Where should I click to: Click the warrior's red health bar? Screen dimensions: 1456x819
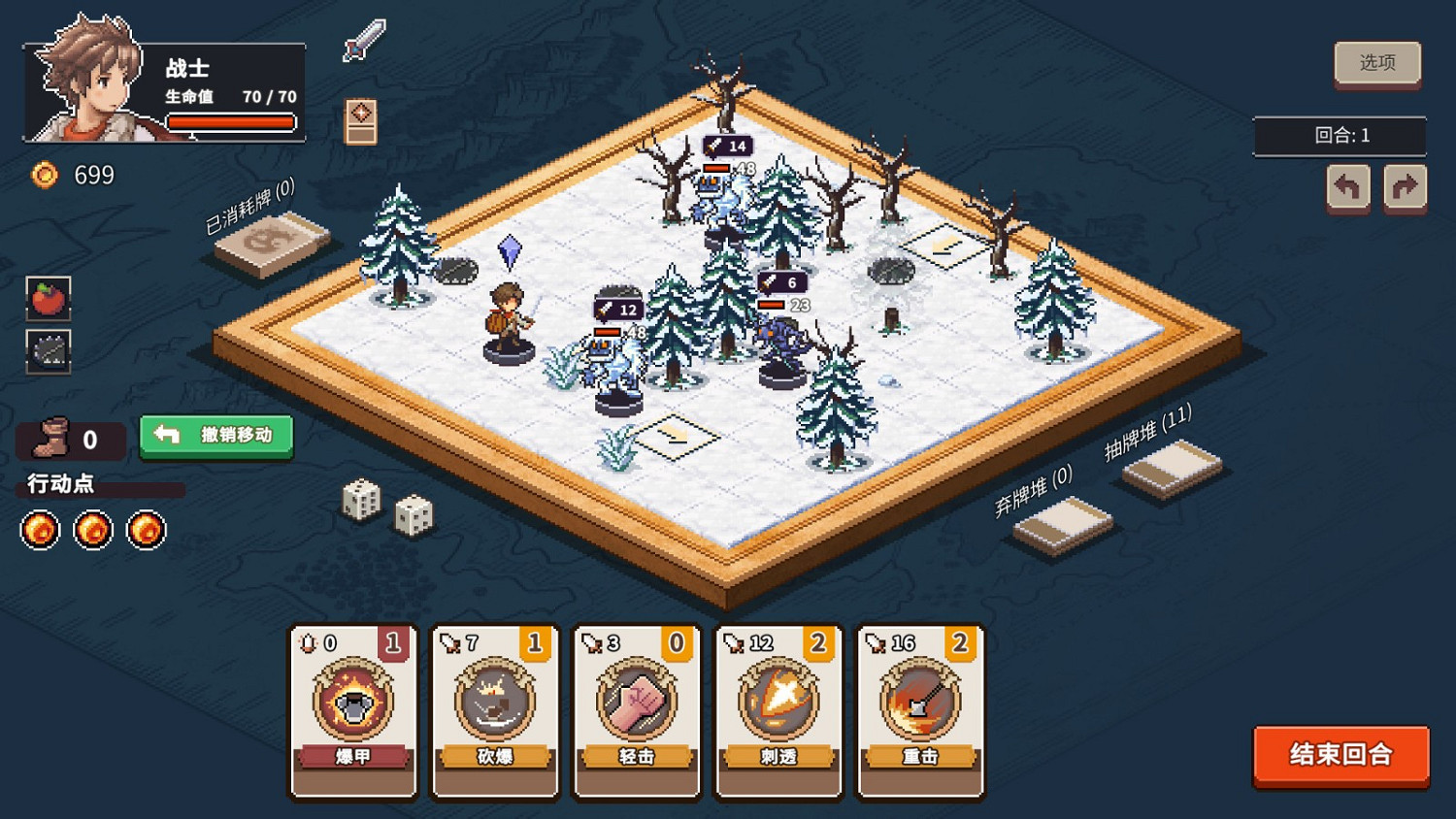tap(232, 121)
